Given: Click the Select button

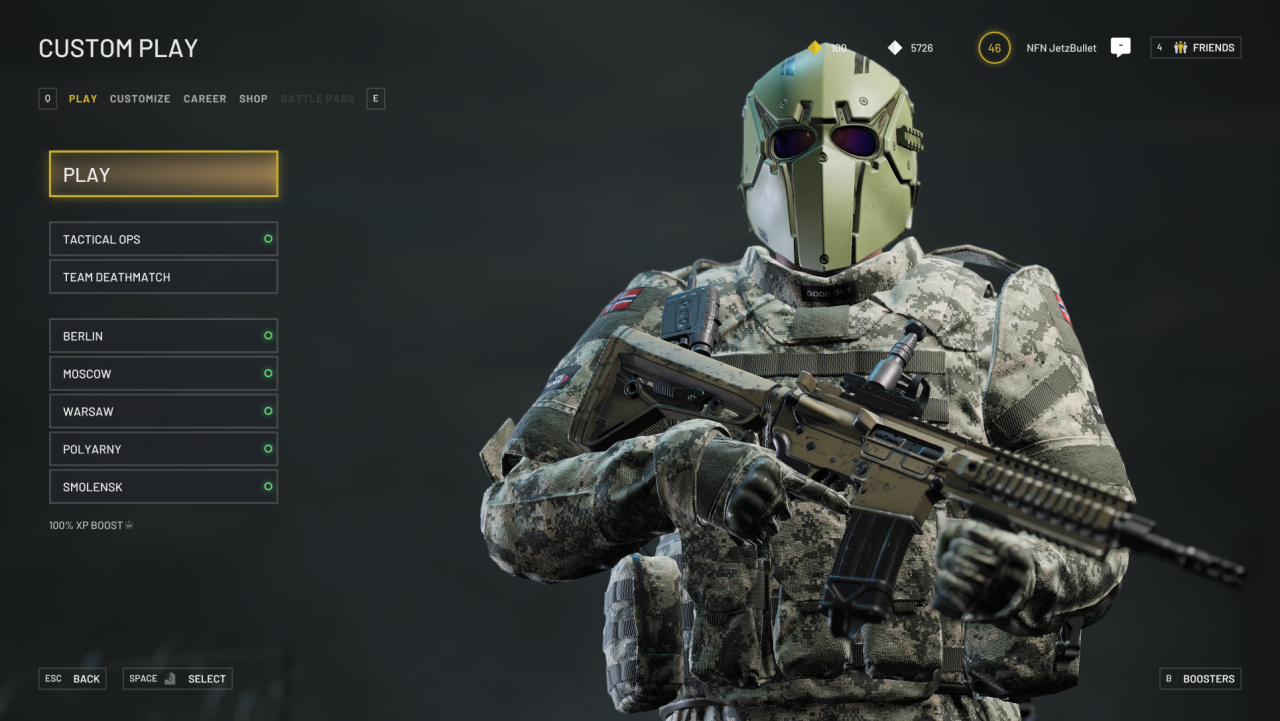Looking at the screenshot, I should [x=178, y=679].
